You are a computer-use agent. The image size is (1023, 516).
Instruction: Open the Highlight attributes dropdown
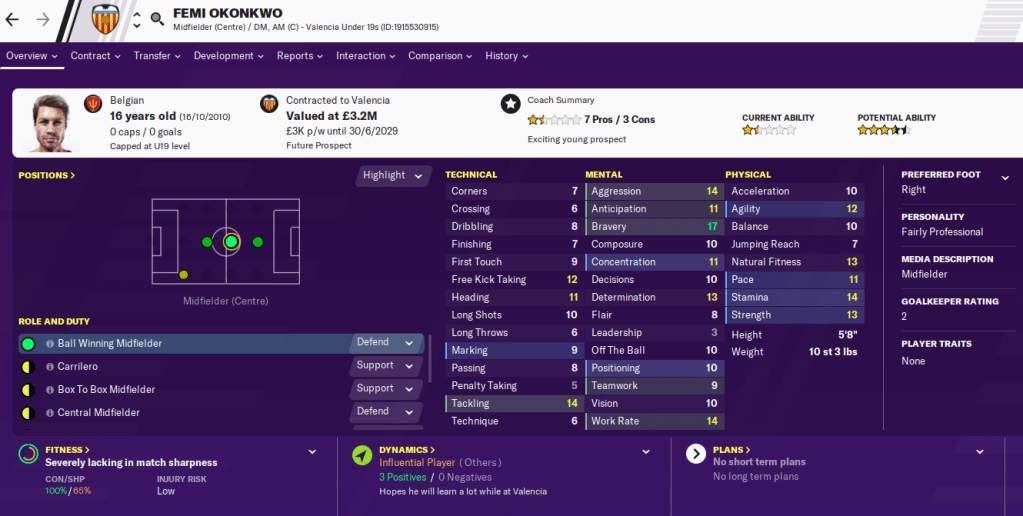coord(390,175)
